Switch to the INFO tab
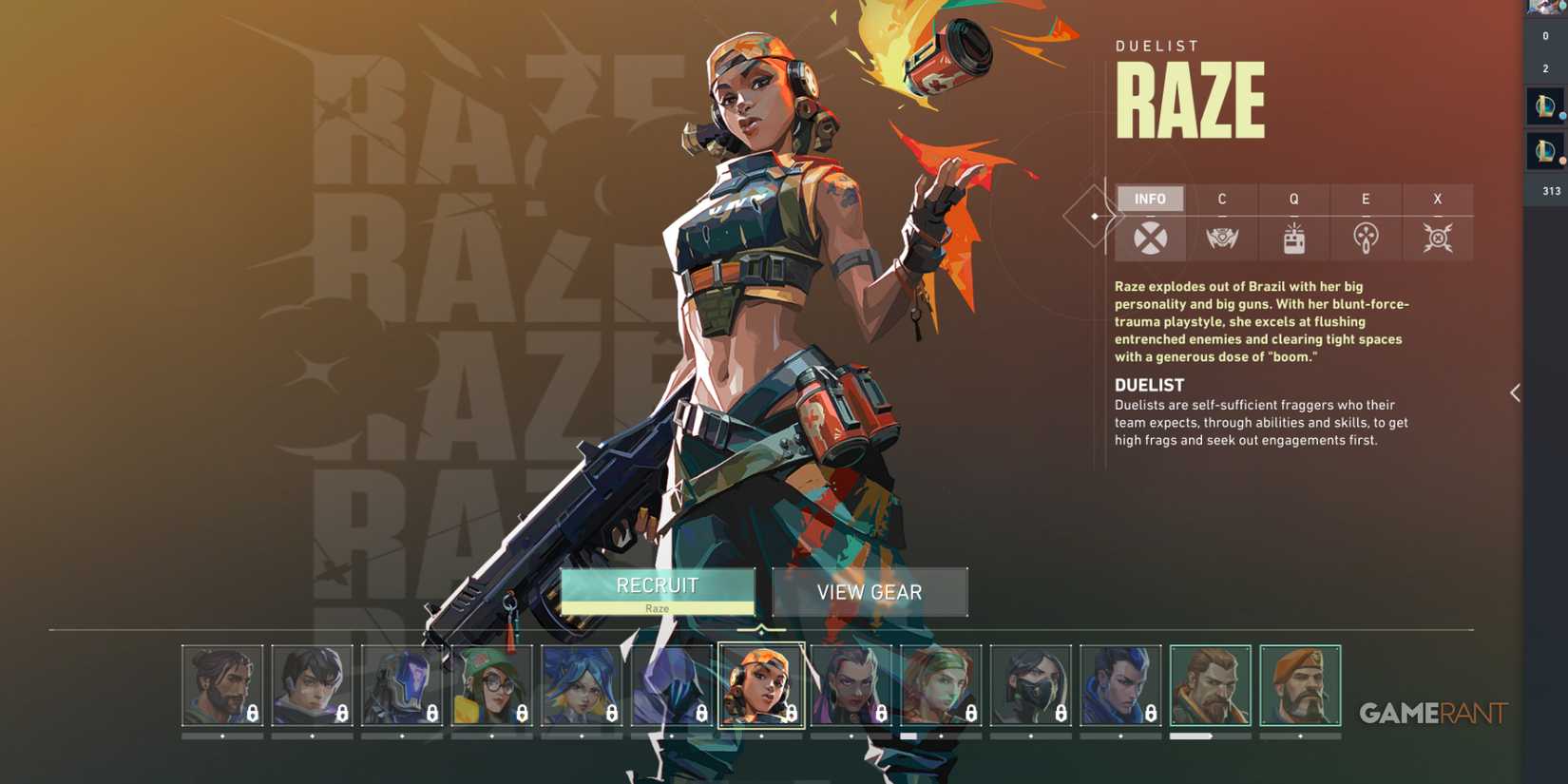 [x=1150, y=199]
